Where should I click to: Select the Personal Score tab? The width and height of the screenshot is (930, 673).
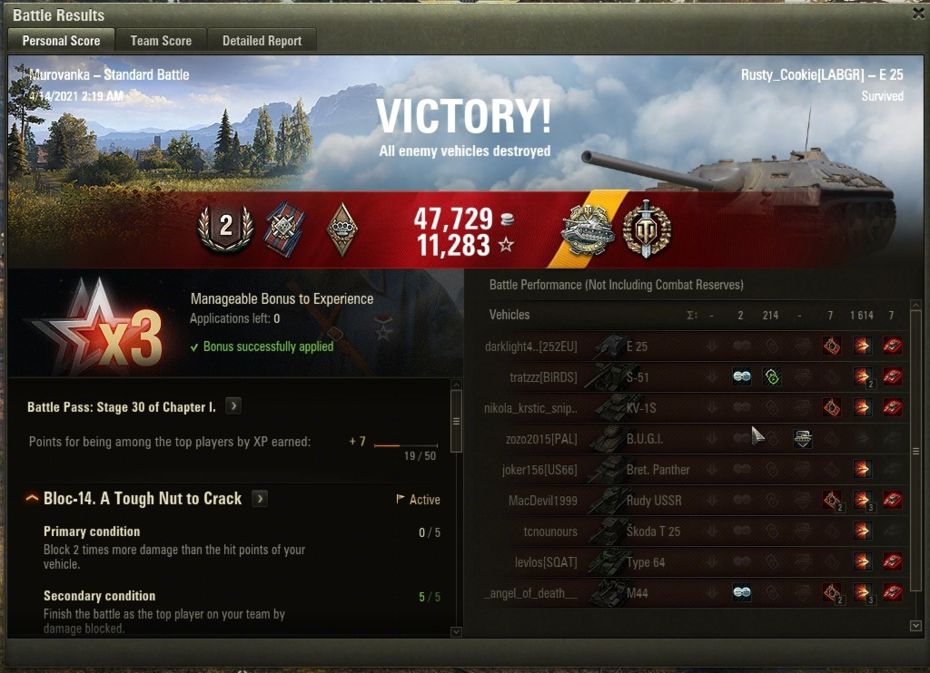tap(61, 41)
